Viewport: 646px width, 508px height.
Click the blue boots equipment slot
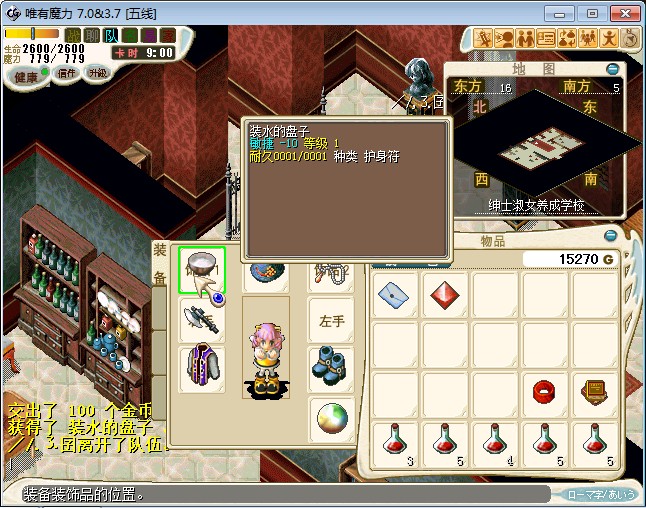(330, 367)
